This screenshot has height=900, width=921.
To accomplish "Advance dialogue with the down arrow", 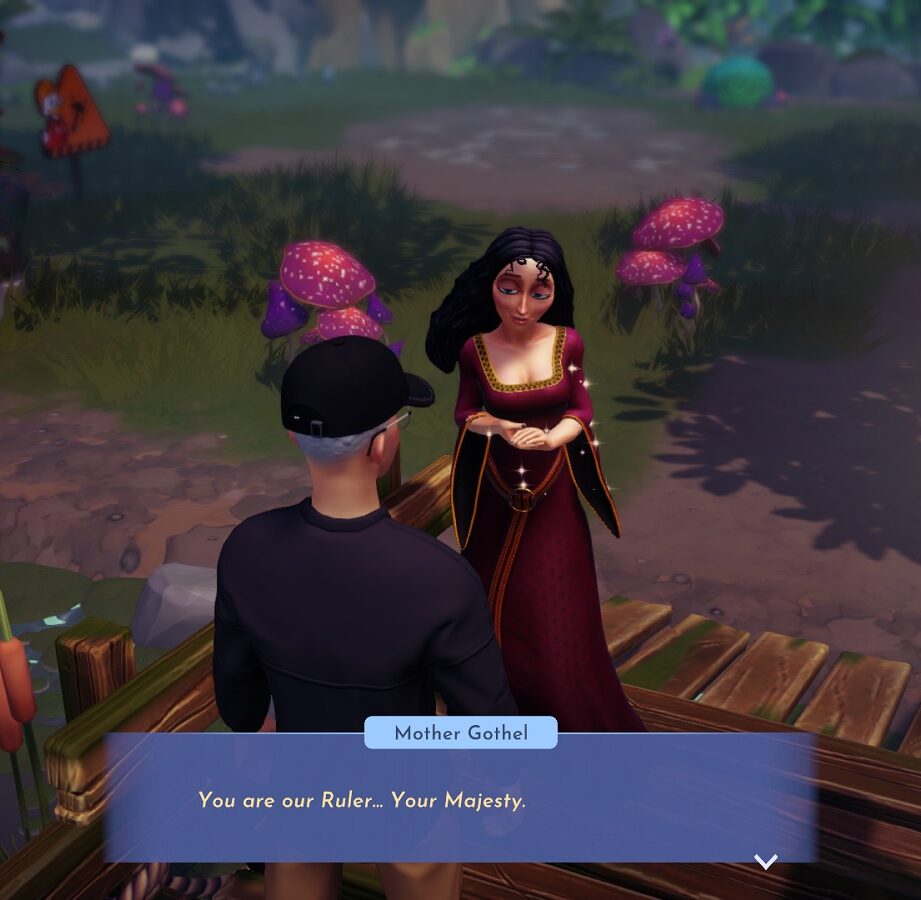I will tap(765, 861).
